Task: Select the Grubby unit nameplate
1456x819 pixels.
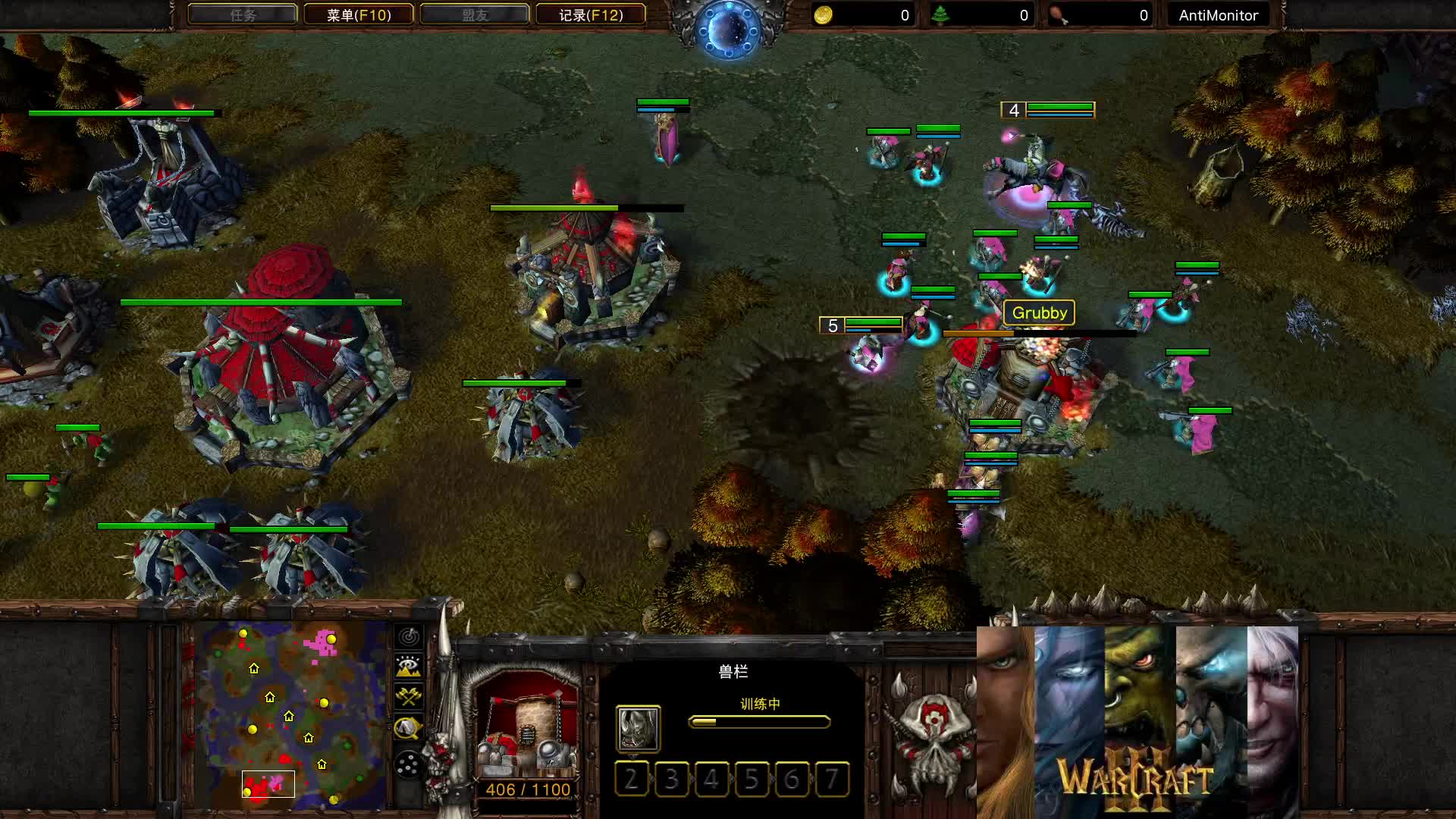Action: coord(1040,312)
